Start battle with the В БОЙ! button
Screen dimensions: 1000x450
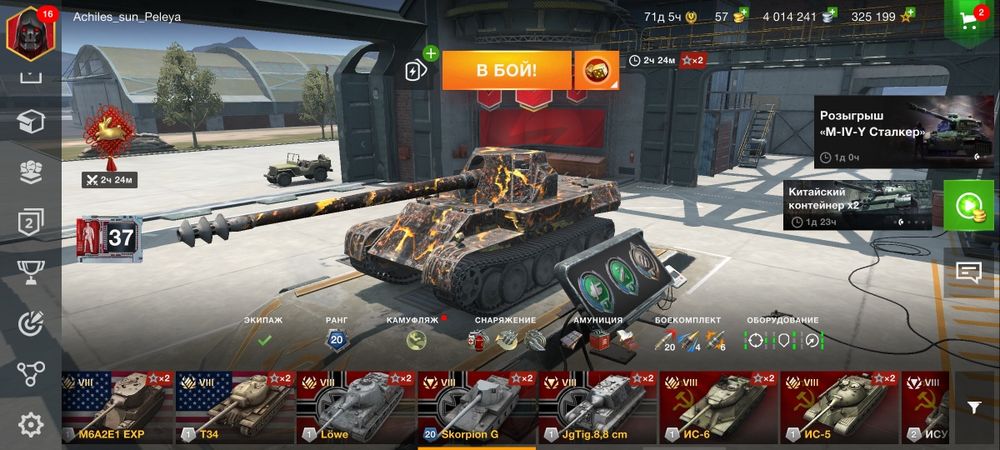(506, 70)
